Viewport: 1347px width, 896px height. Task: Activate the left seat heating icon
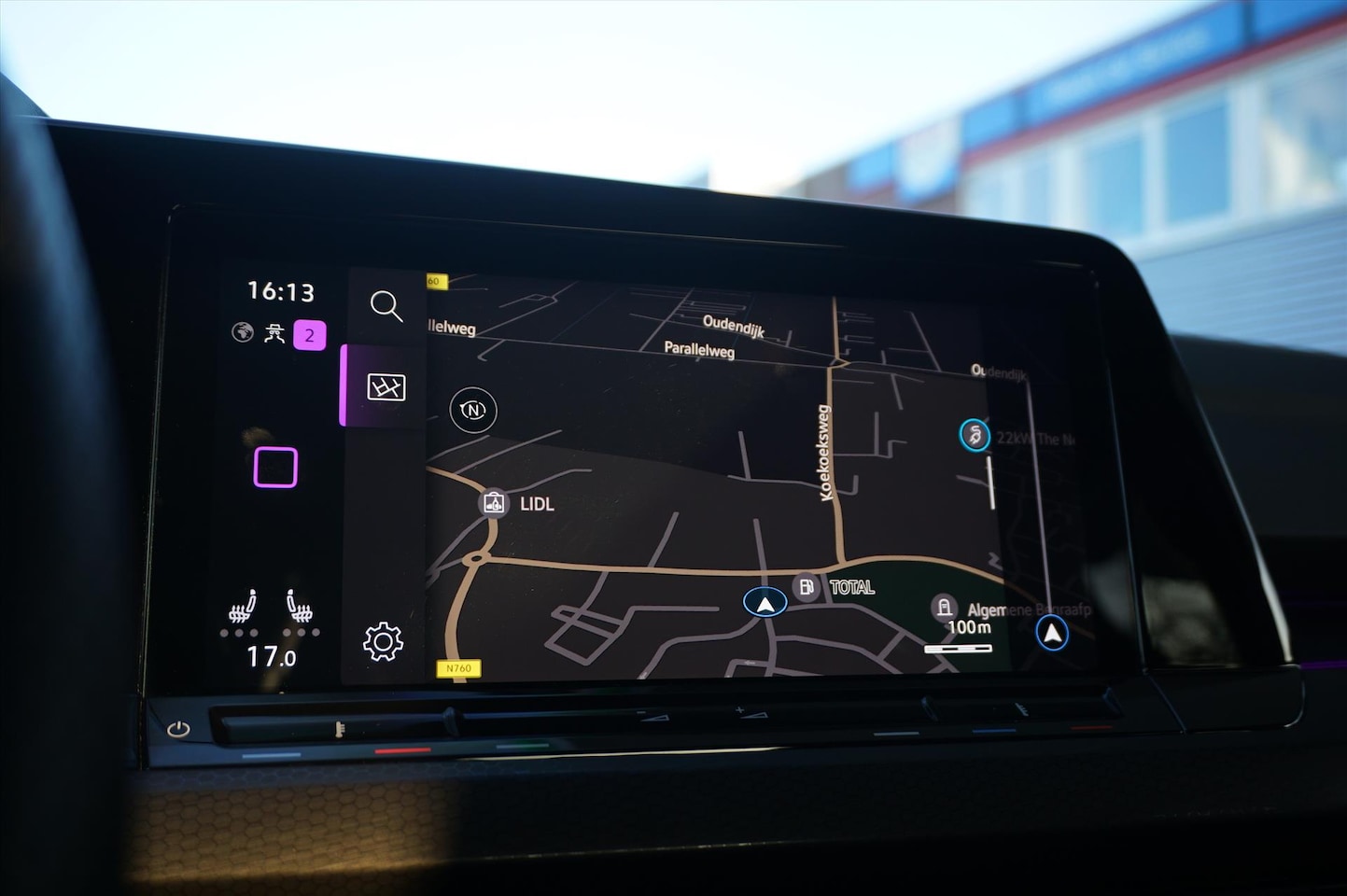(x=243, y=608)
